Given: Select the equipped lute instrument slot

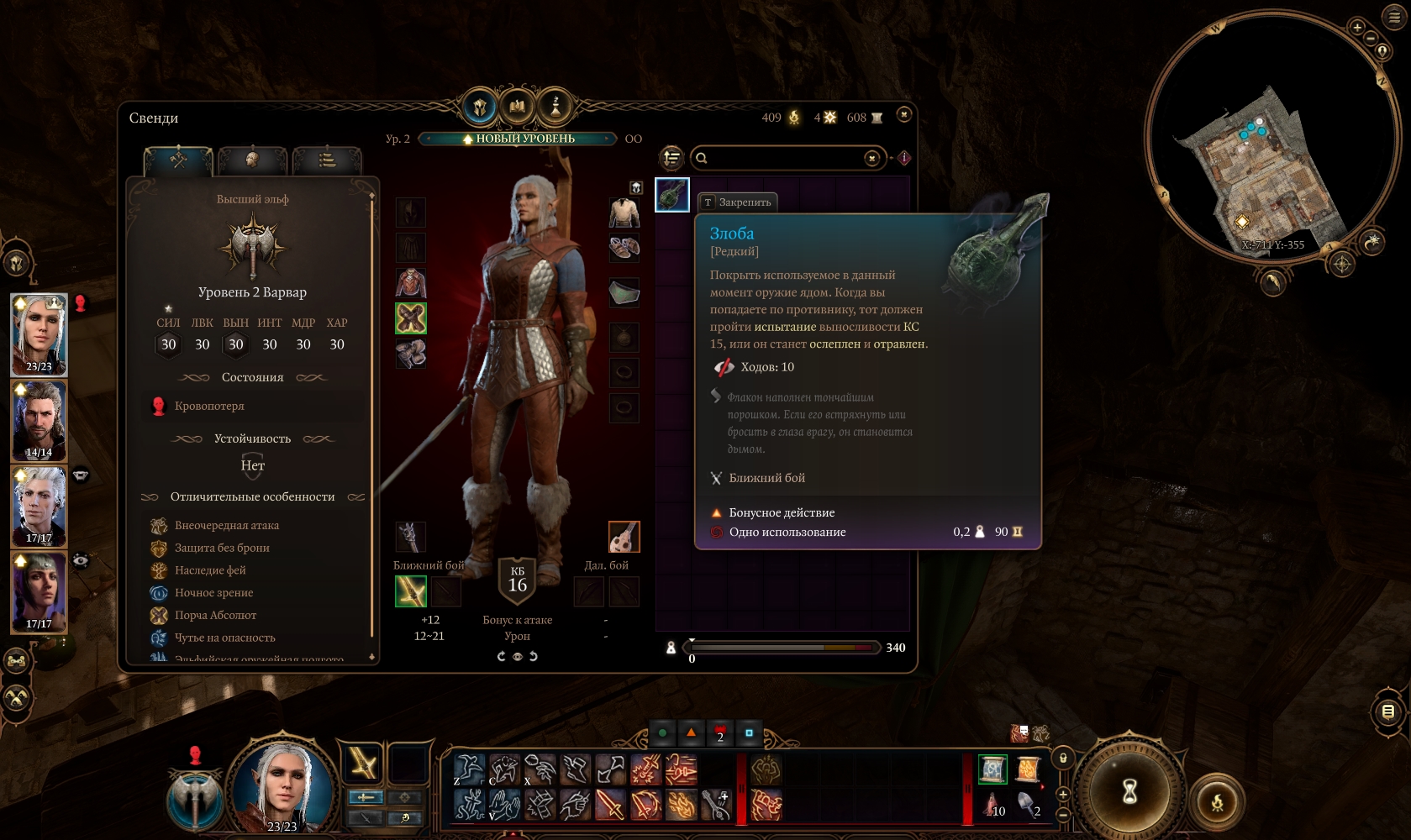Looking at the screenshot, I should [624, 537].
